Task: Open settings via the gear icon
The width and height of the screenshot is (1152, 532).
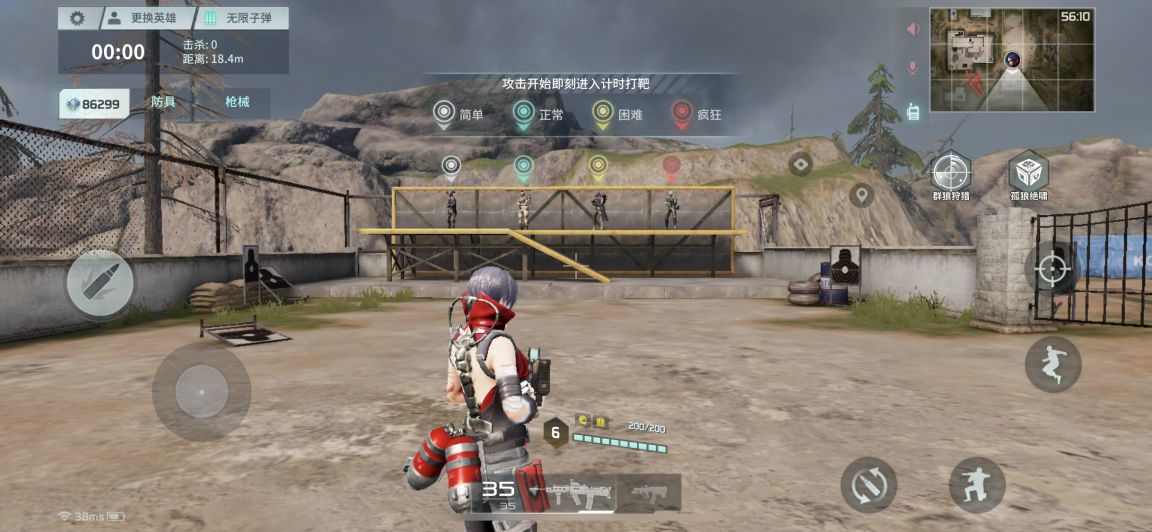Action: 77,18
